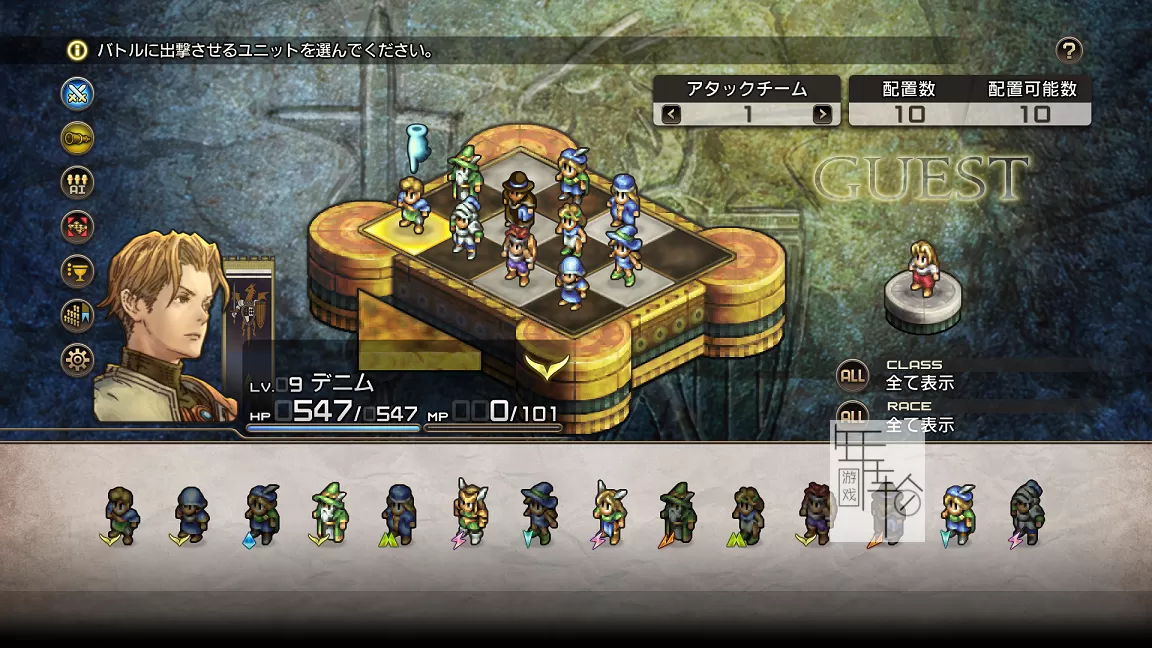Select the crossed swords icon
This screenshot has width=1152, height=648.
click(x=77, y=94)
